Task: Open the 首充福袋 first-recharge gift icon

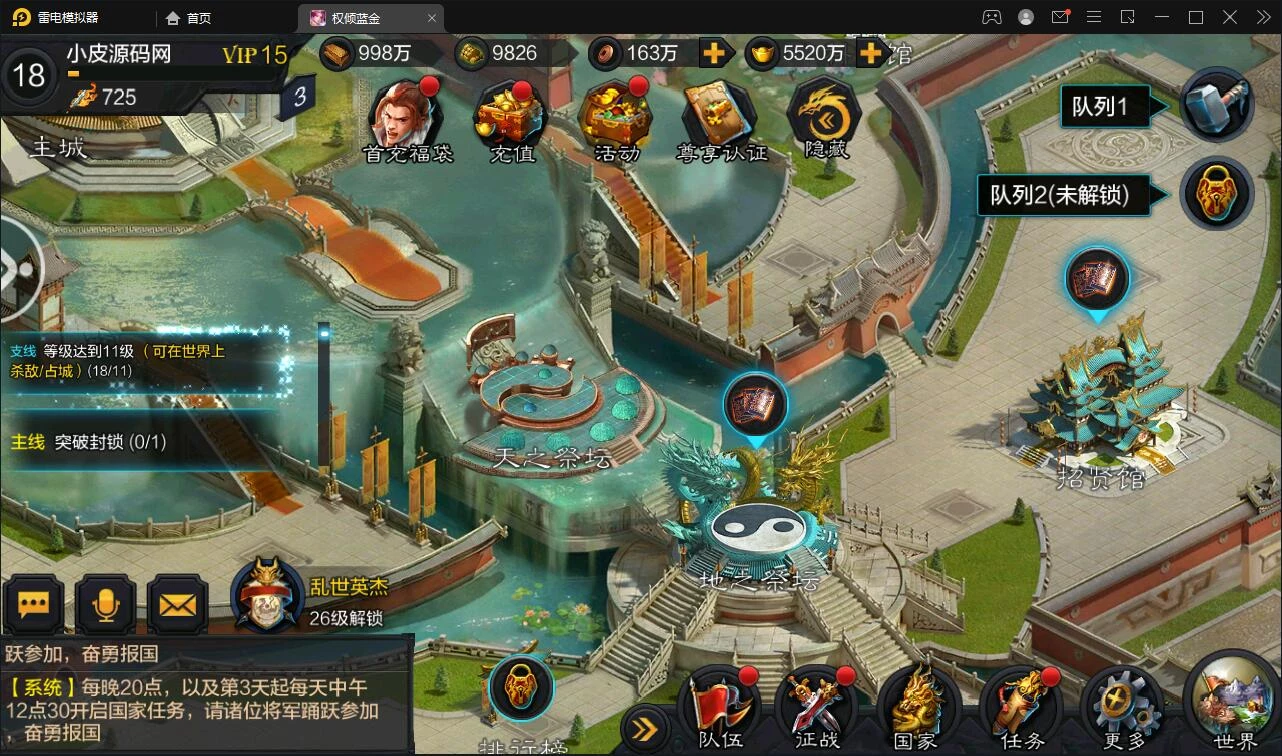Action: pyautogui.click(x=406, y=117)
